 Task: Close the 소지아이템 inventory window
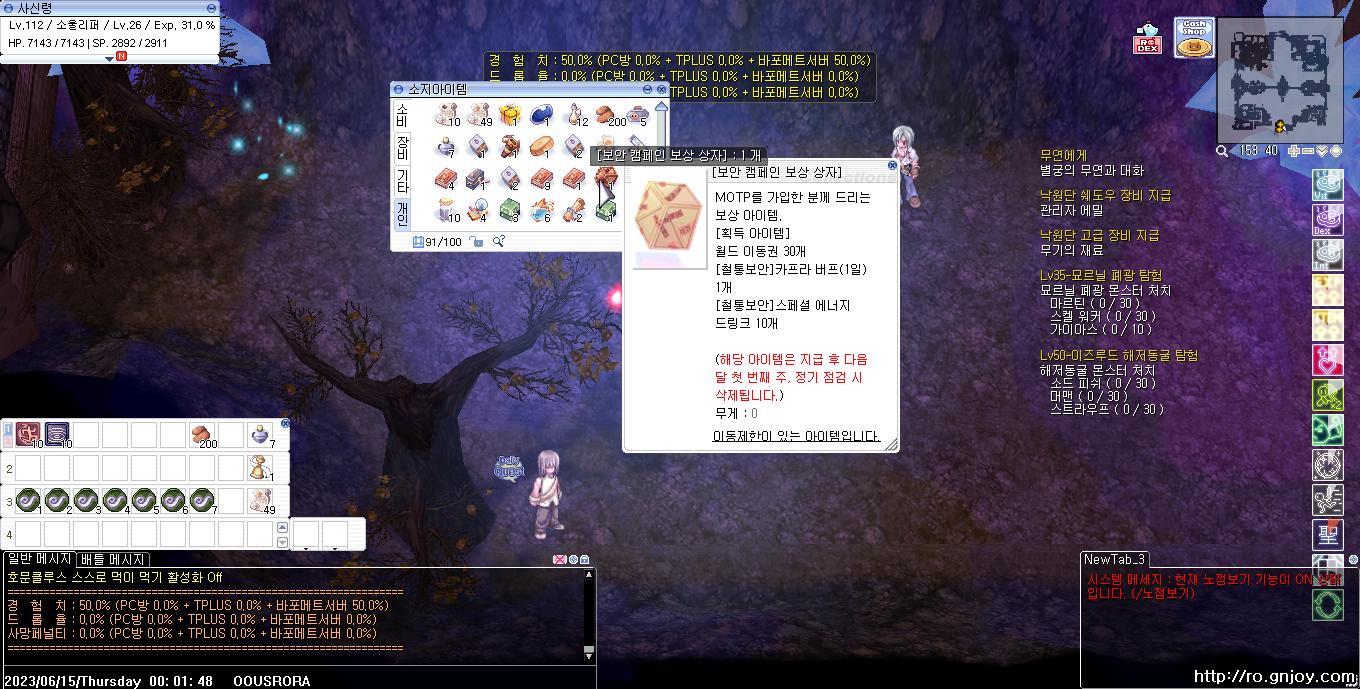pyautogui.click(x=662, y=89)
